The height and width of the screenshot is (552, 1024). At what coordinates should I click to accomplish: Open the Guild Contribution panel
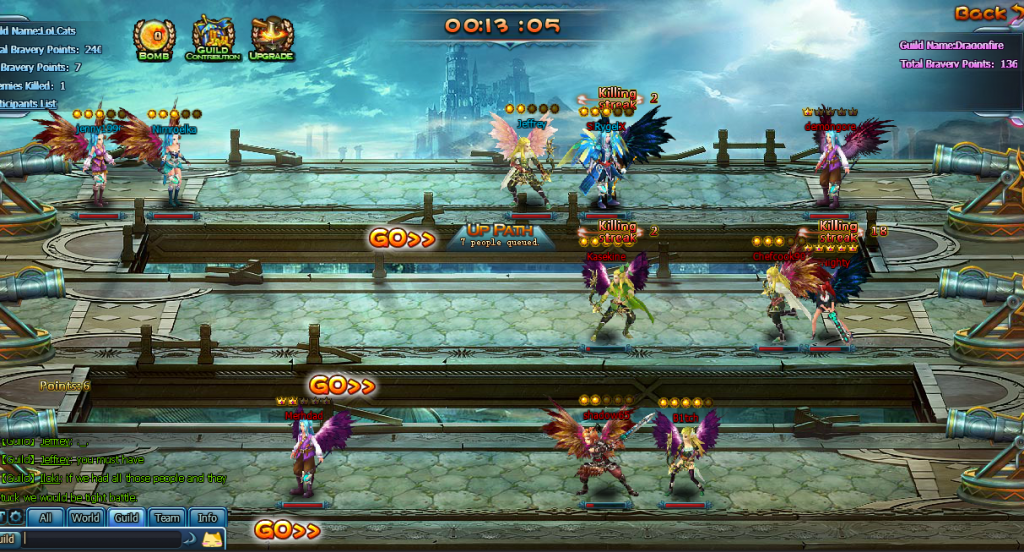pos(213,40)
